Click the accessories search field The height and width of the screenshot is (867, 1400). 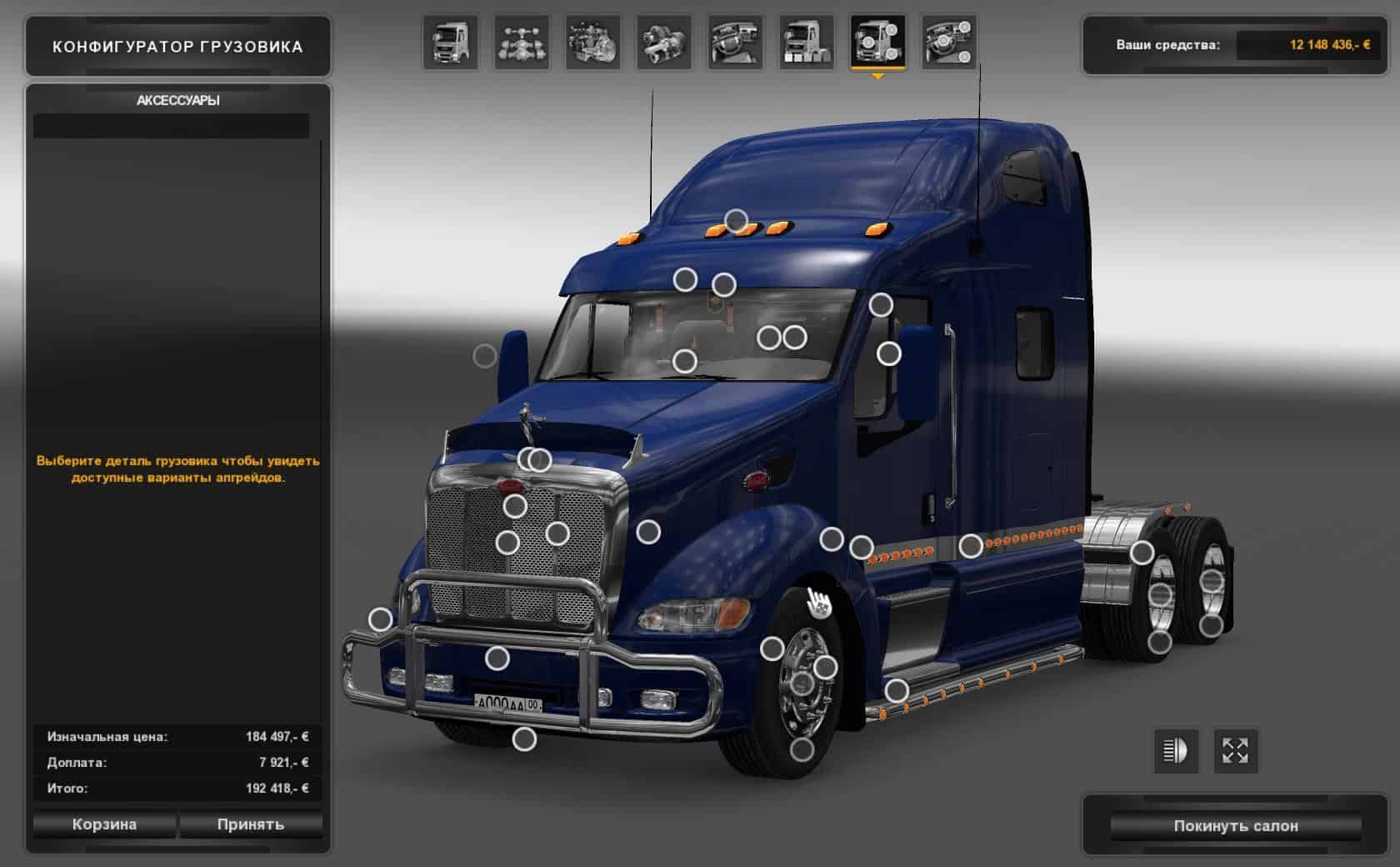171,126
